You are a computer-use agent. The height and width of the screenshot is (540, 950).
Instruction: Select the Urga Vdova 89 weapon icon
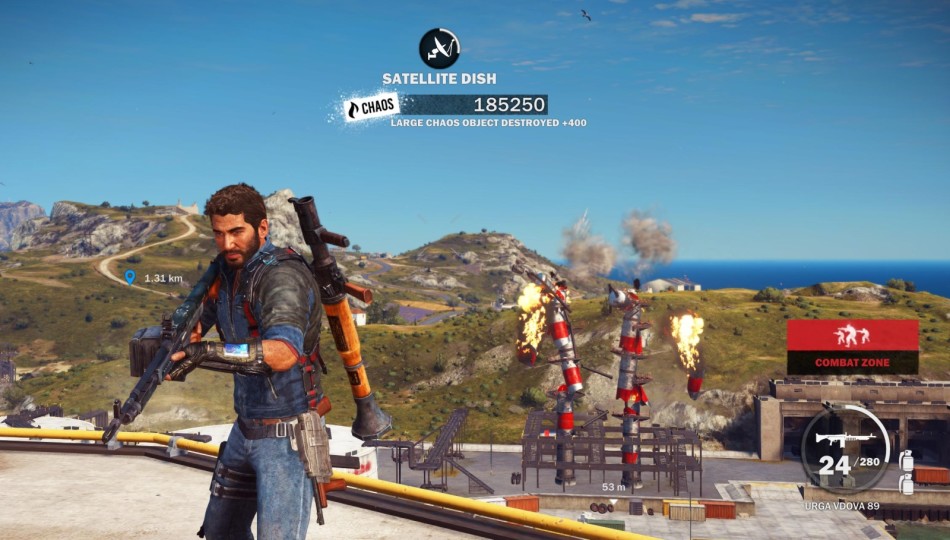(x=845, y=439)
